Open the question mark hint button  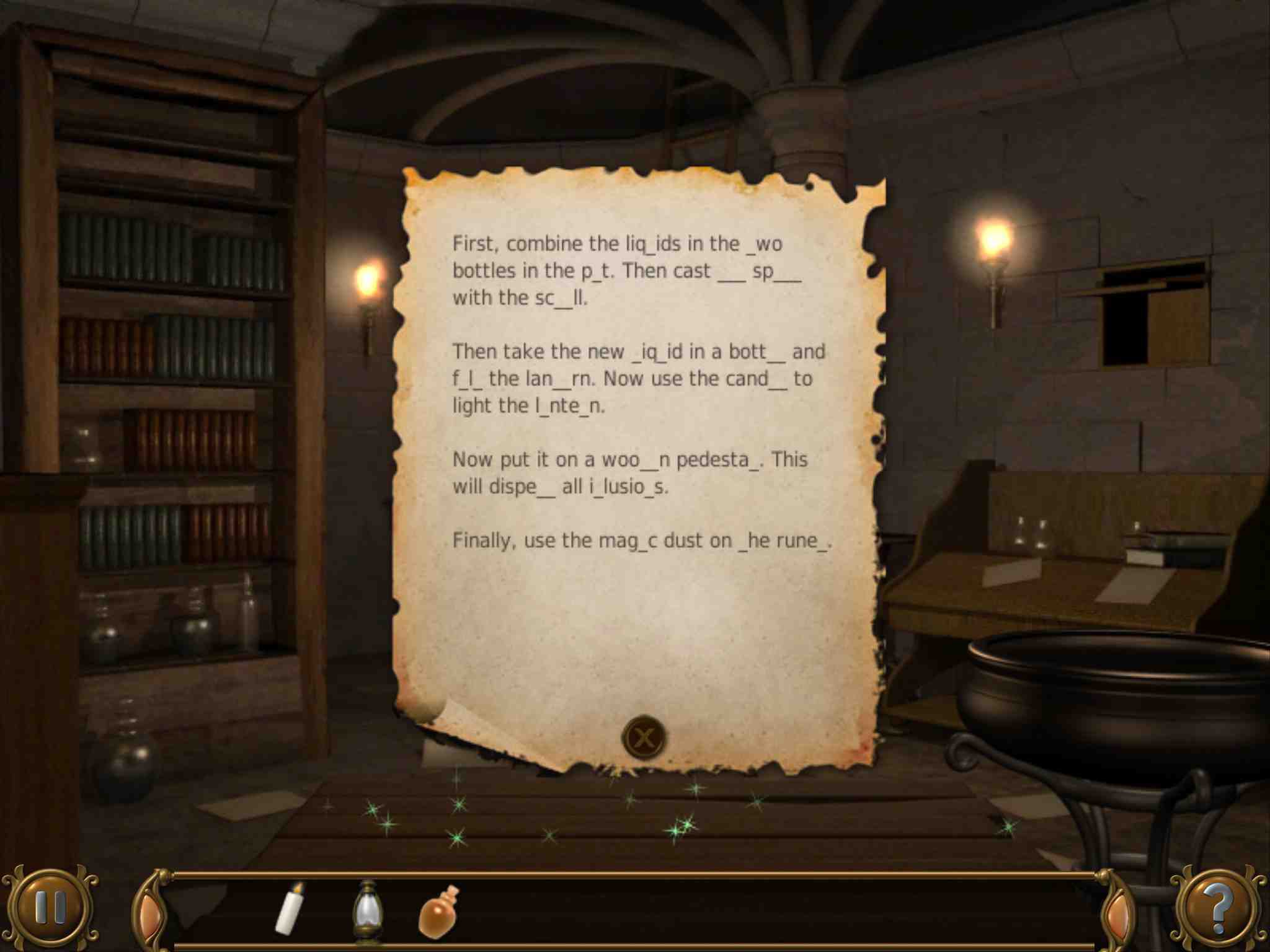(1218, 909)
